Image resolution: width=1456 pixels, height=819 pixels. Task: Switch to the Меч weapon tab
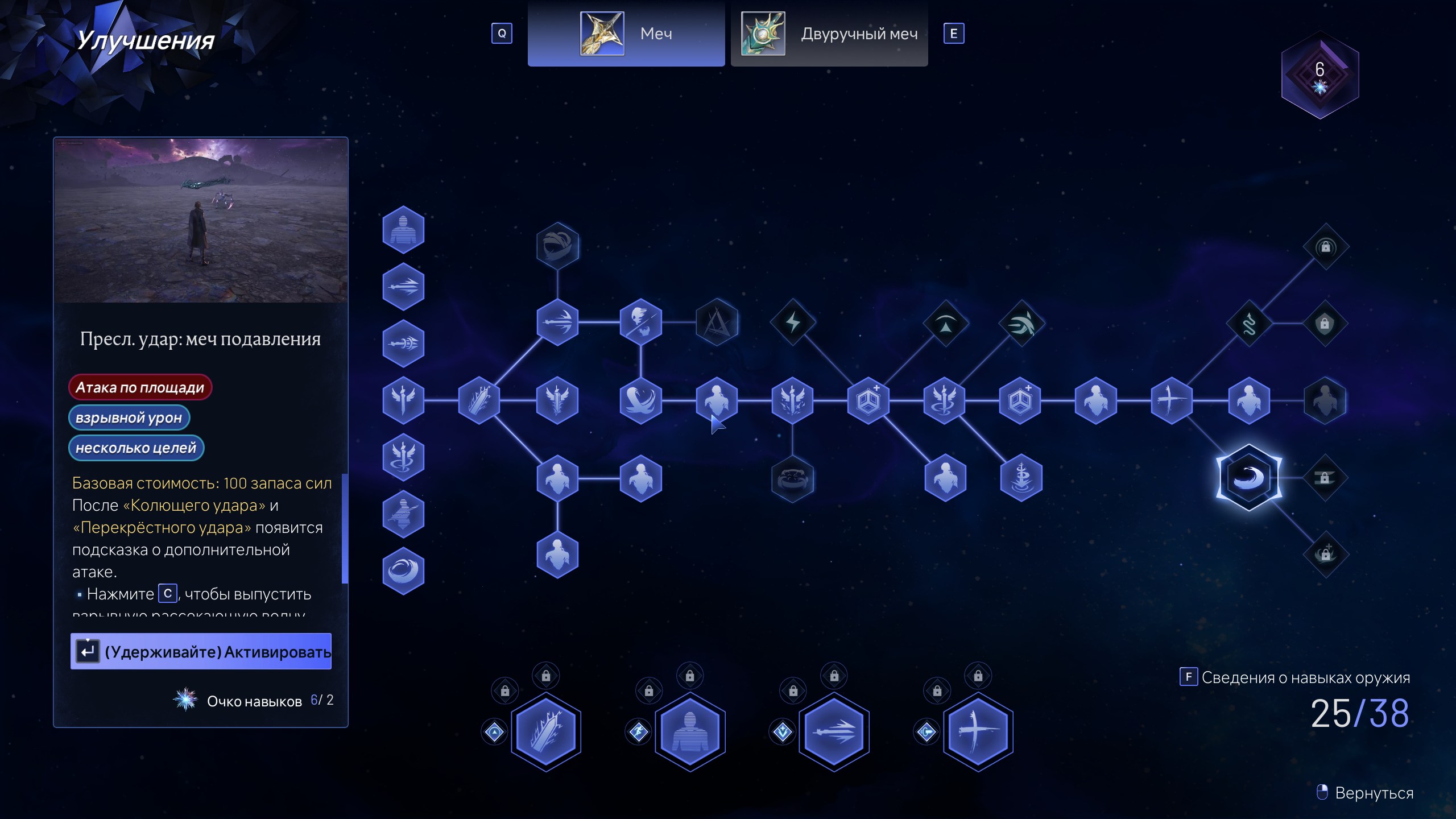pos(626,34)
